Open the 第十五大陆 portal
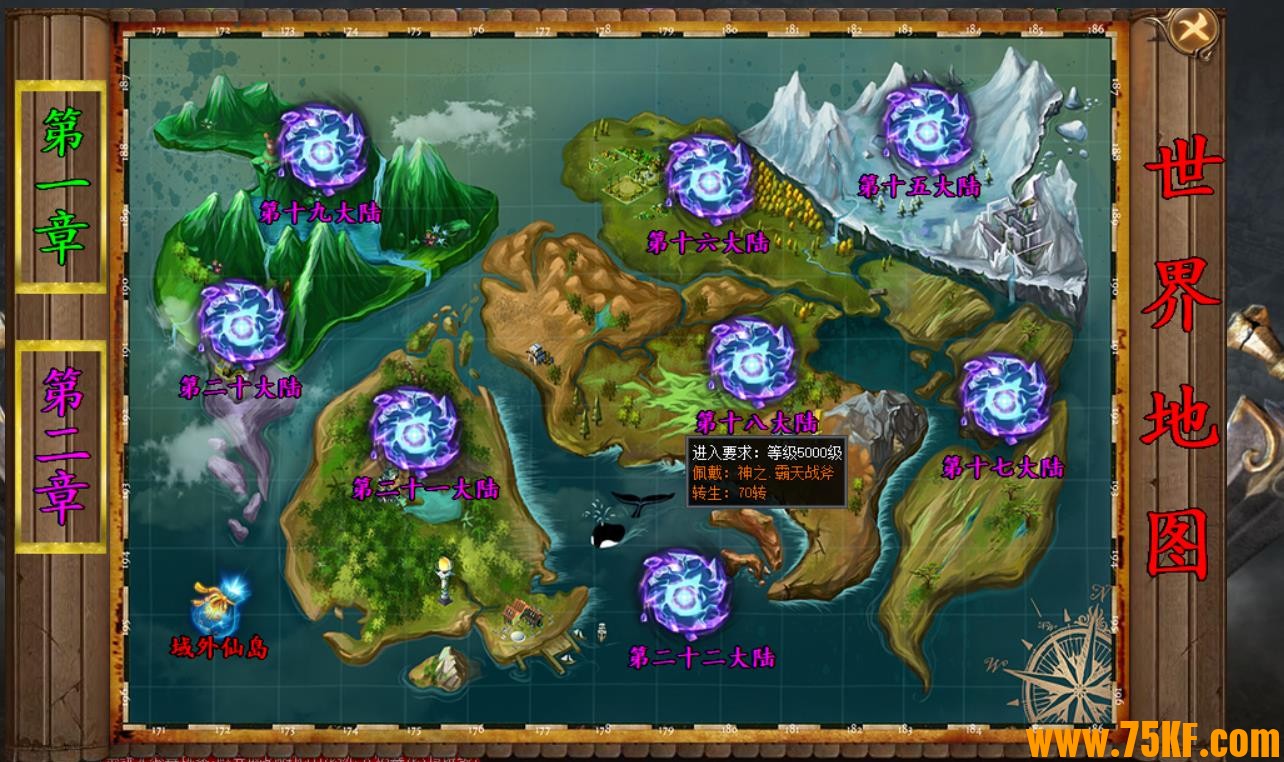 (926, 127)
